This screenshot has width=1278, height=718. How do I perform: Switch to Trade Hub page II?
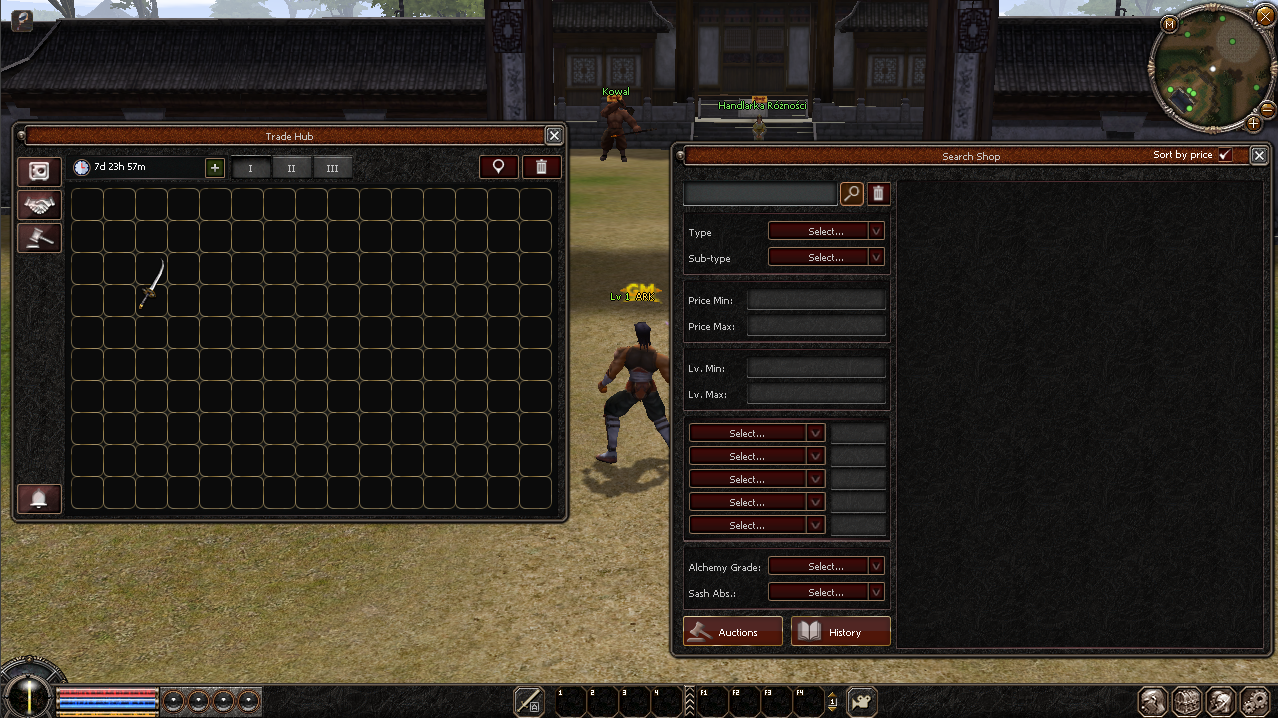click(291, 168)
